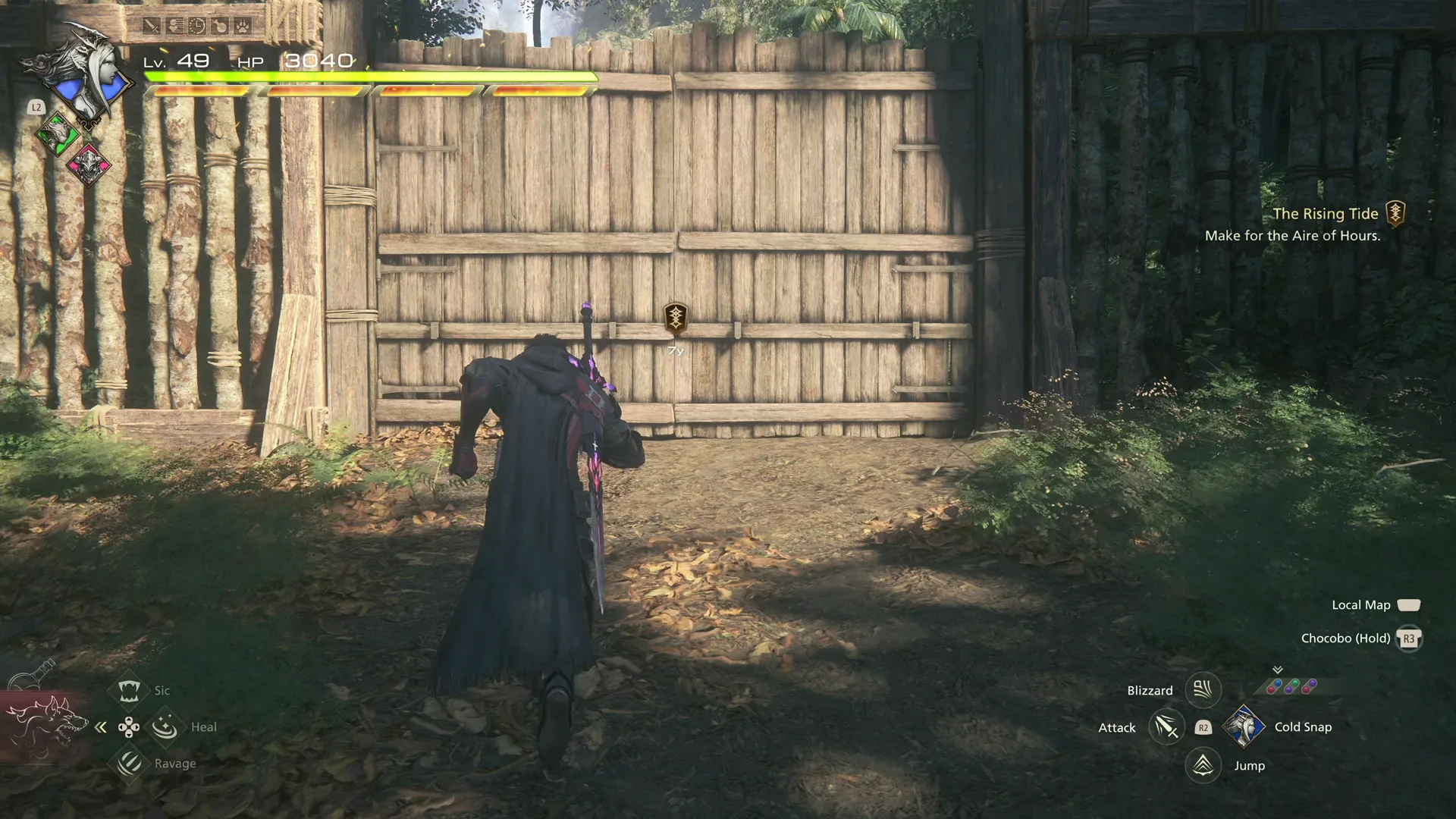Select the Attack dagger icon
Image resolution: width=1456 pixels, height=819 pixels.
coord(1165,726)
